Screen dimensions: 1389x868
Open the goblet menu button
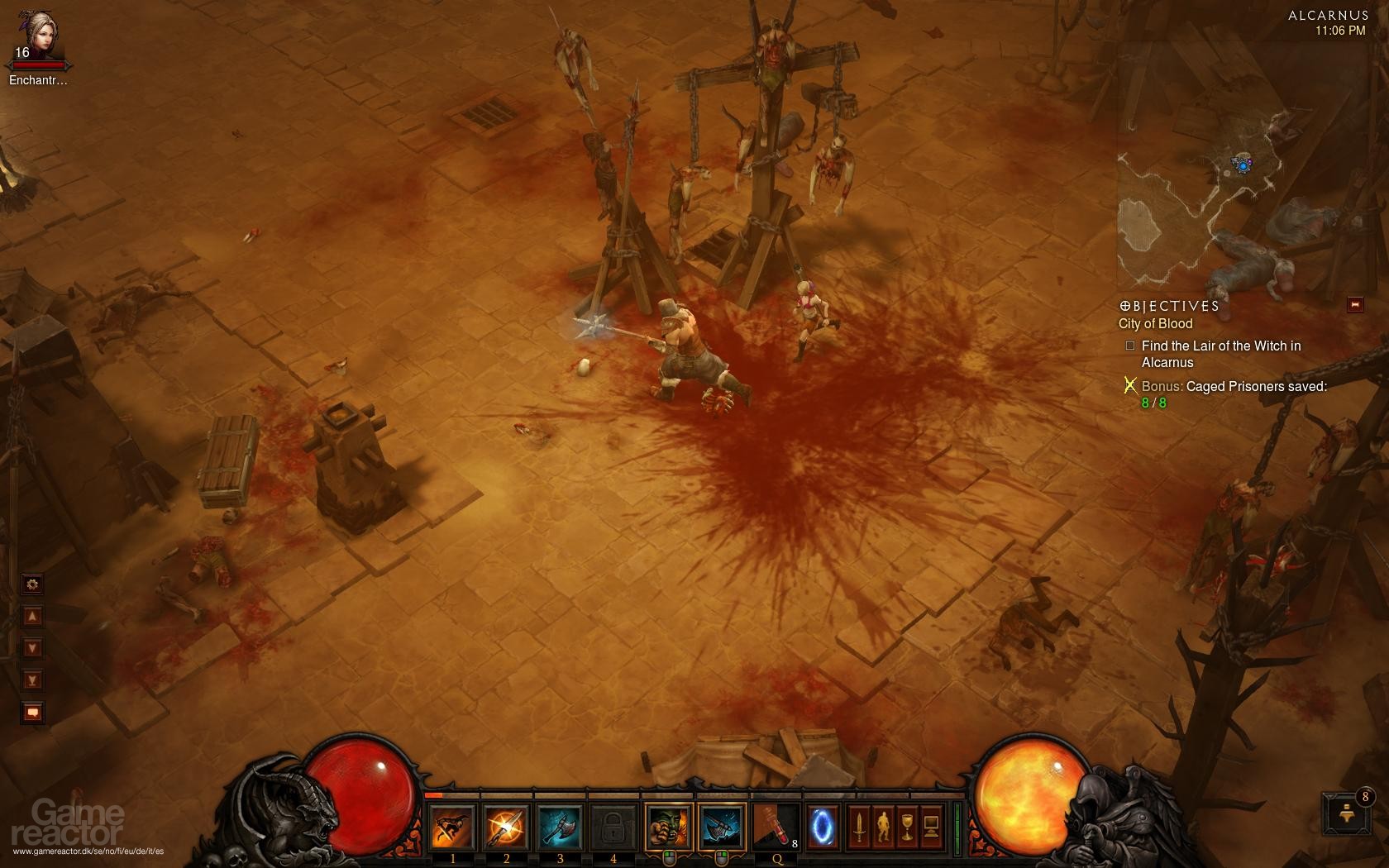pyautogui.click(x=907, y=827)
